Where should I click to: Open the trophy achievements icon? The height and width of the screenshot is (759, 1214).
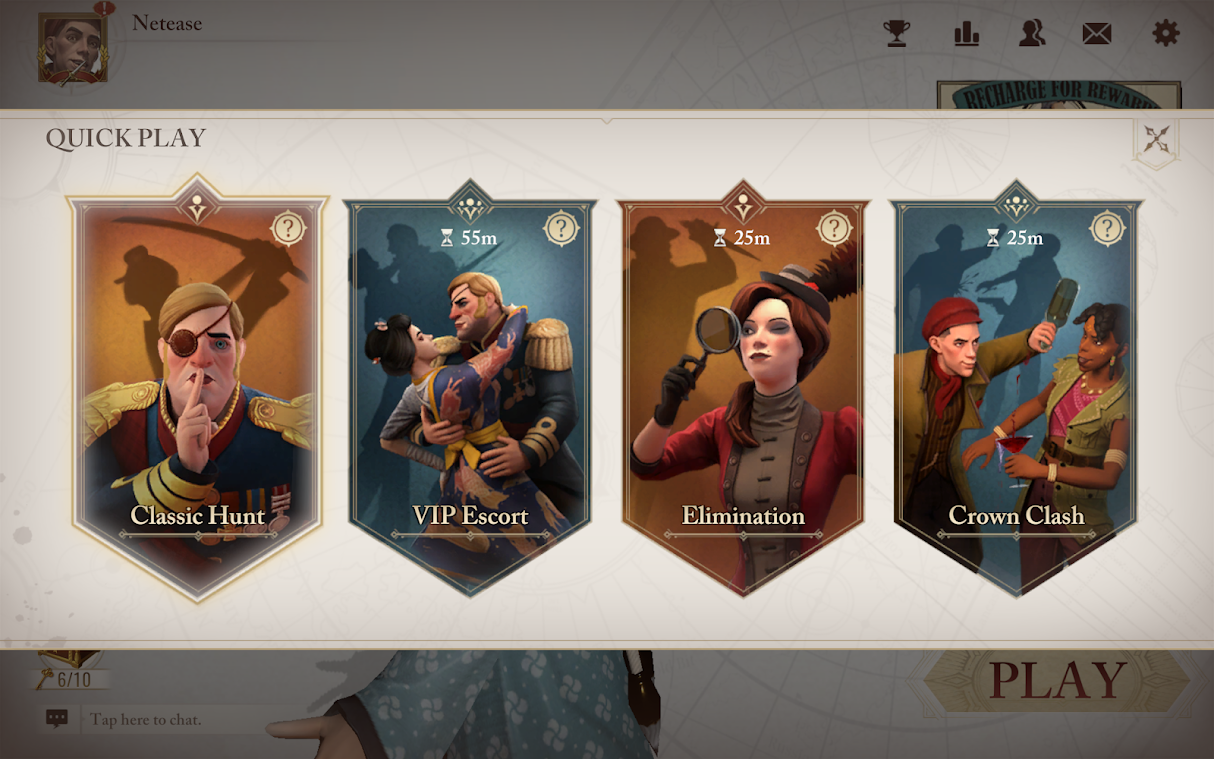(x=897, y=34)
